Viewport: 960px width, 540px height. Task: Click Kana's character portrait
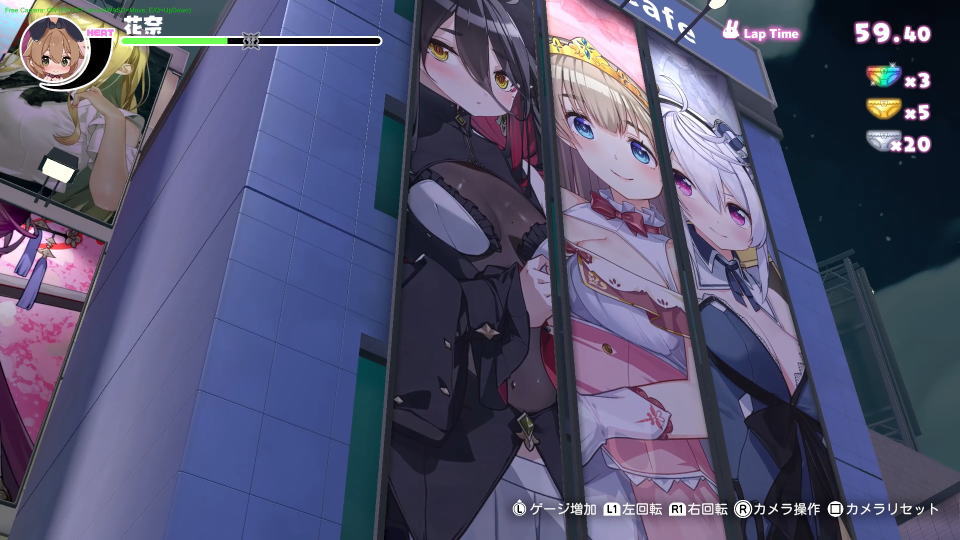click(x=55, y=49)
